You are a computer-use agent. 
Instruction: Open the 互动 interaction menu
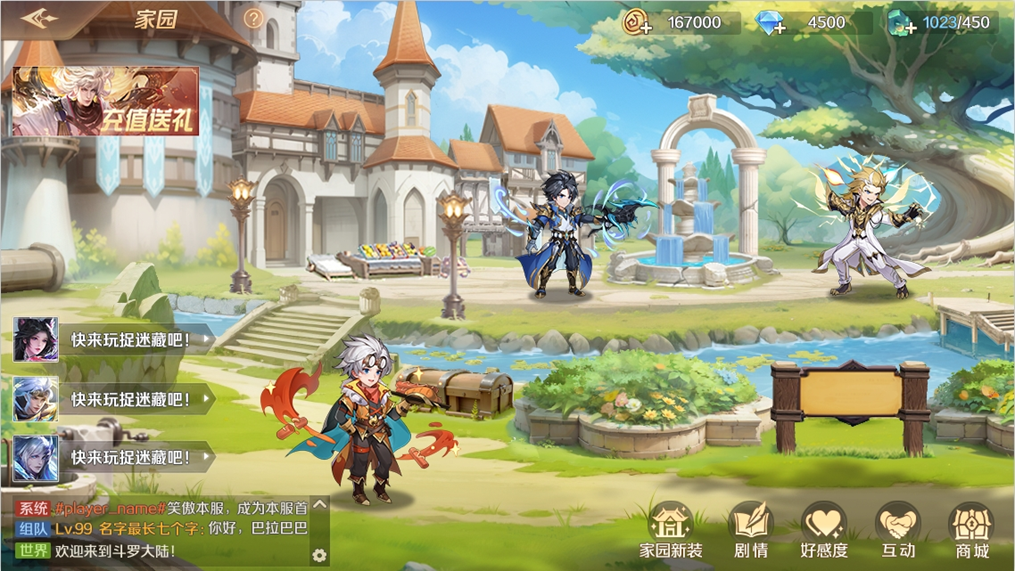coord(898,531)
